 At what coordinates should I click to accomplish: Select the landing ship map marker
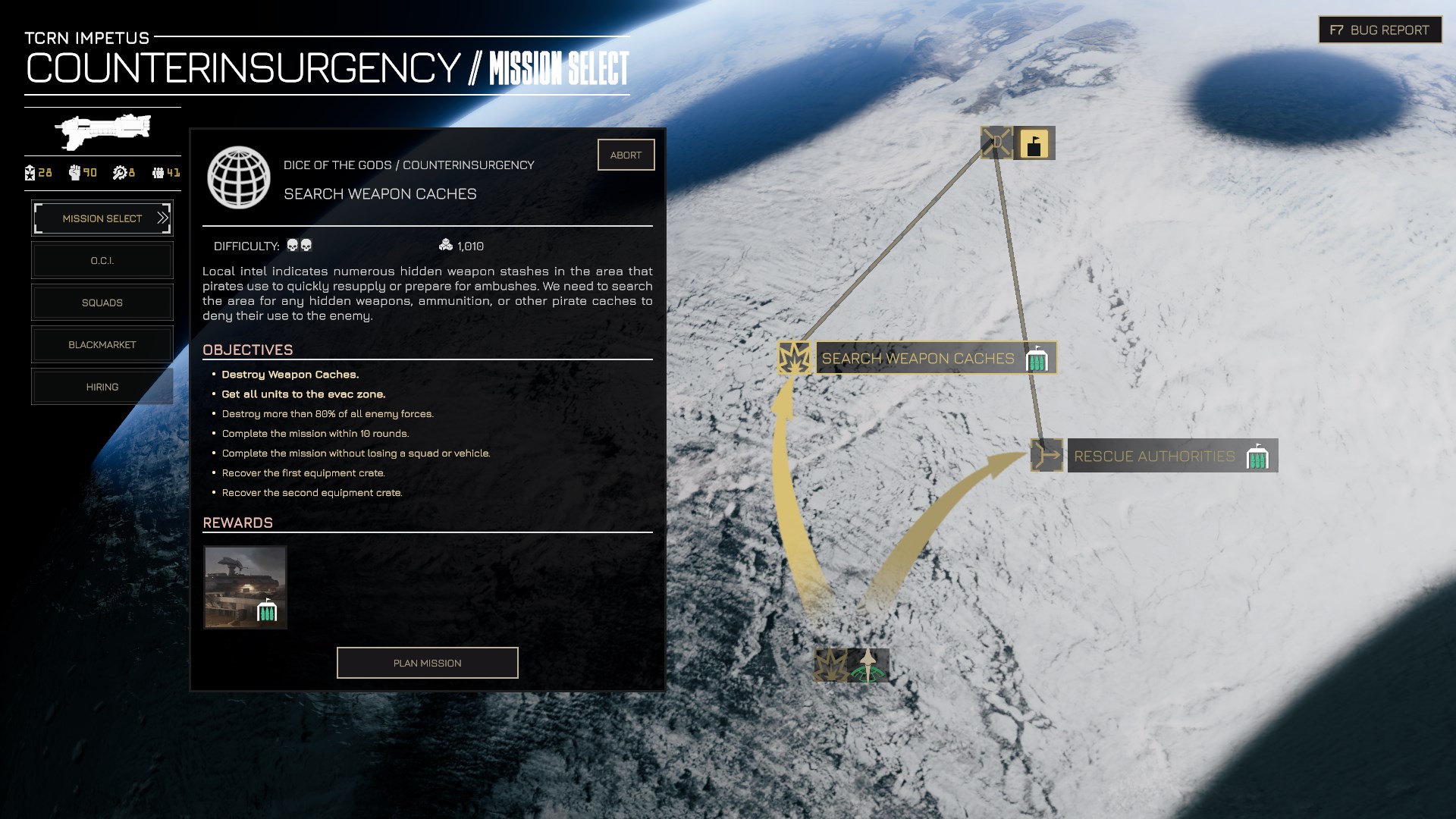point(868,665)
